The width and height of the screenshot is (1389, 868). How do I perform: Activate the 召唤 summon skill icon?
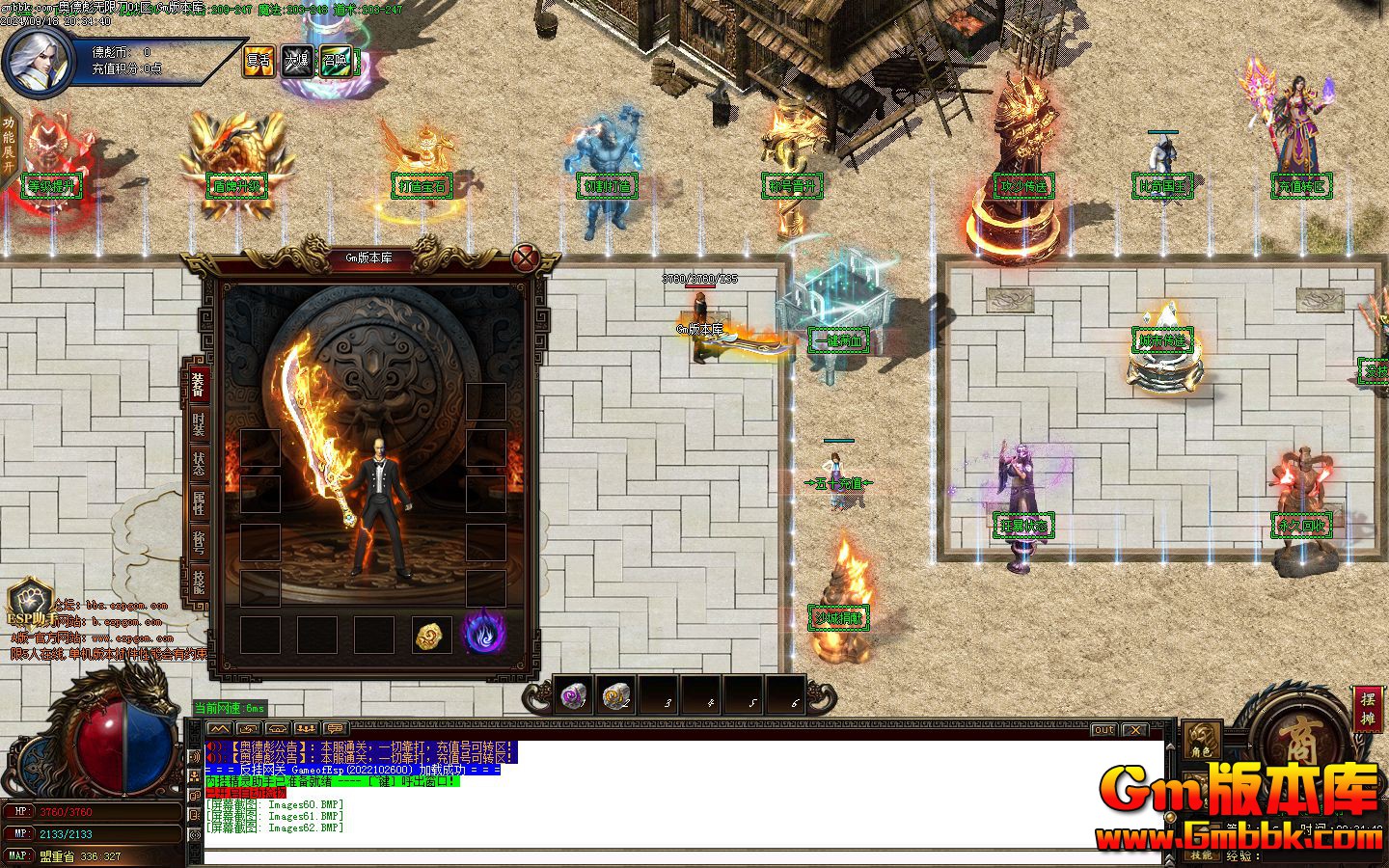click(335, 61)
